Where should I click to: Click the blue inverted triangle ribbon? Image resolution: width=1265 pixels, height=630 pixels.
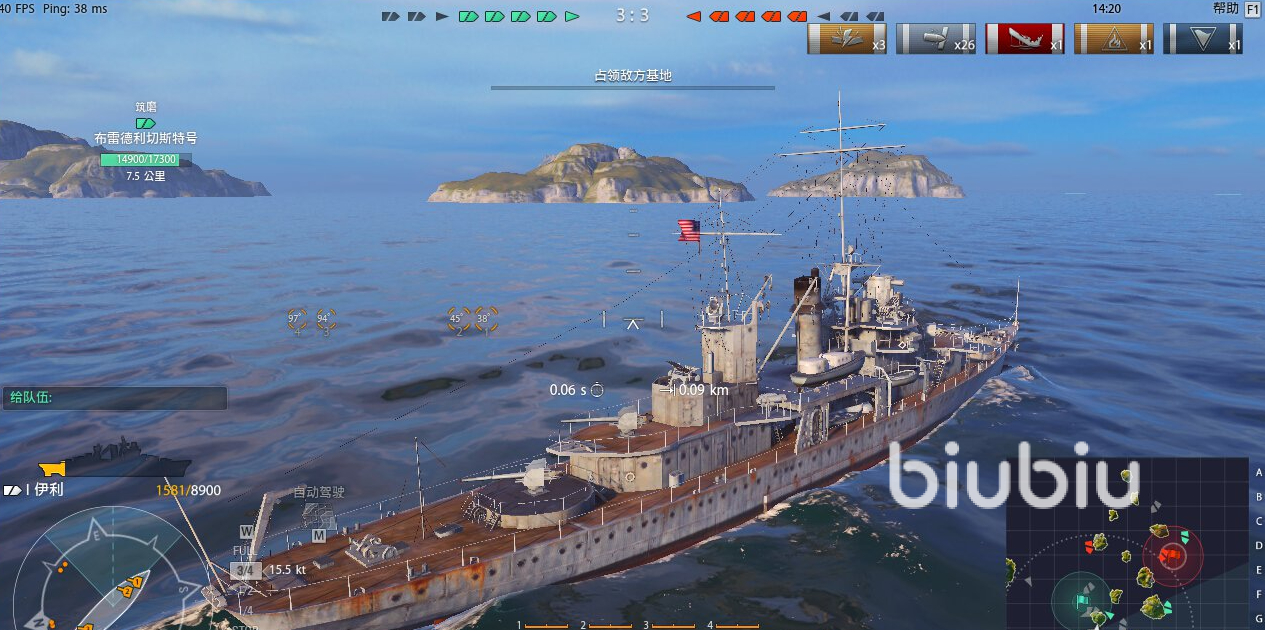tap(1202, 39)
